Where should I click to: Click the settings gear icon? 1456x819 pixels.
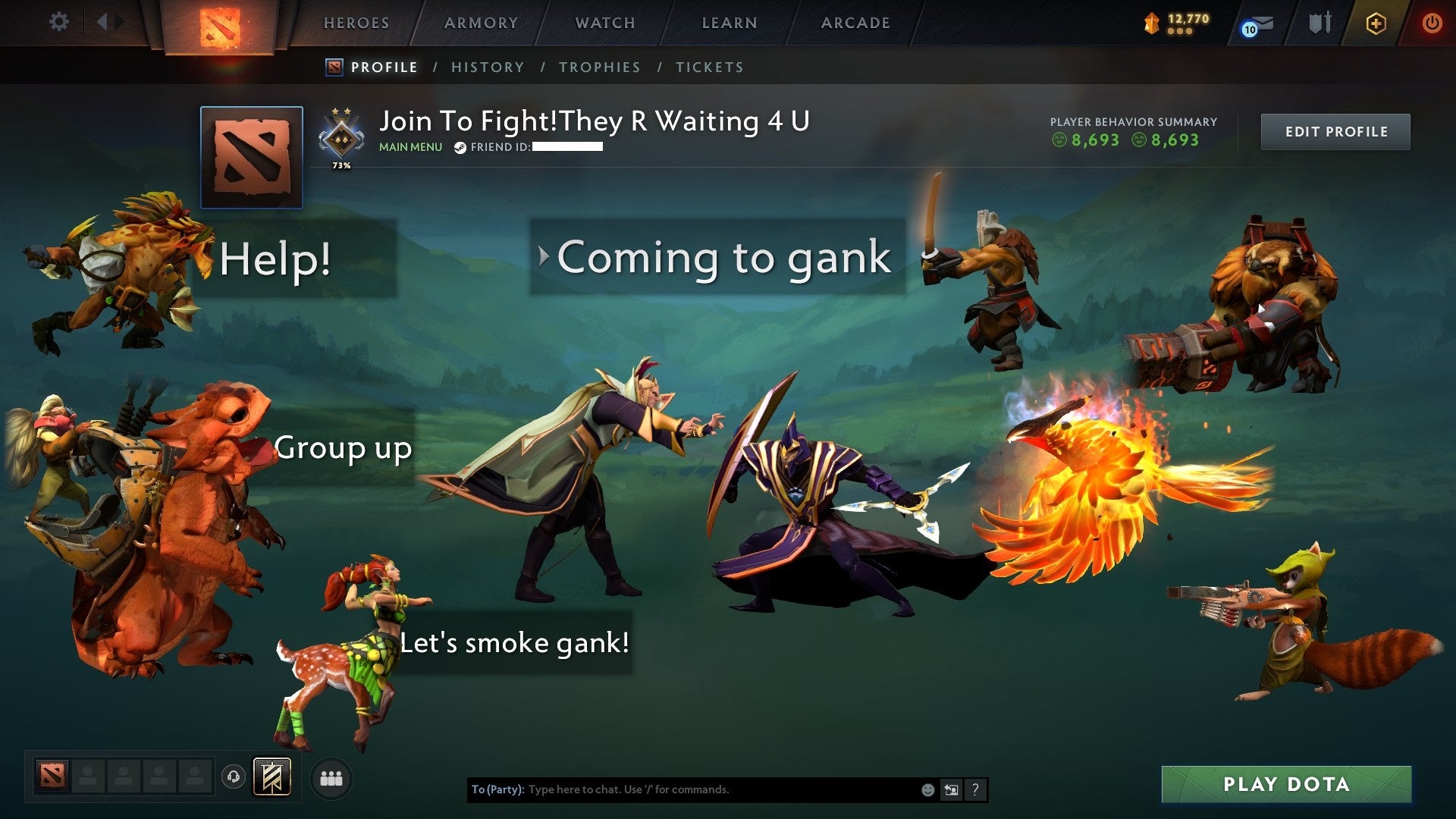tap(59, 22)
